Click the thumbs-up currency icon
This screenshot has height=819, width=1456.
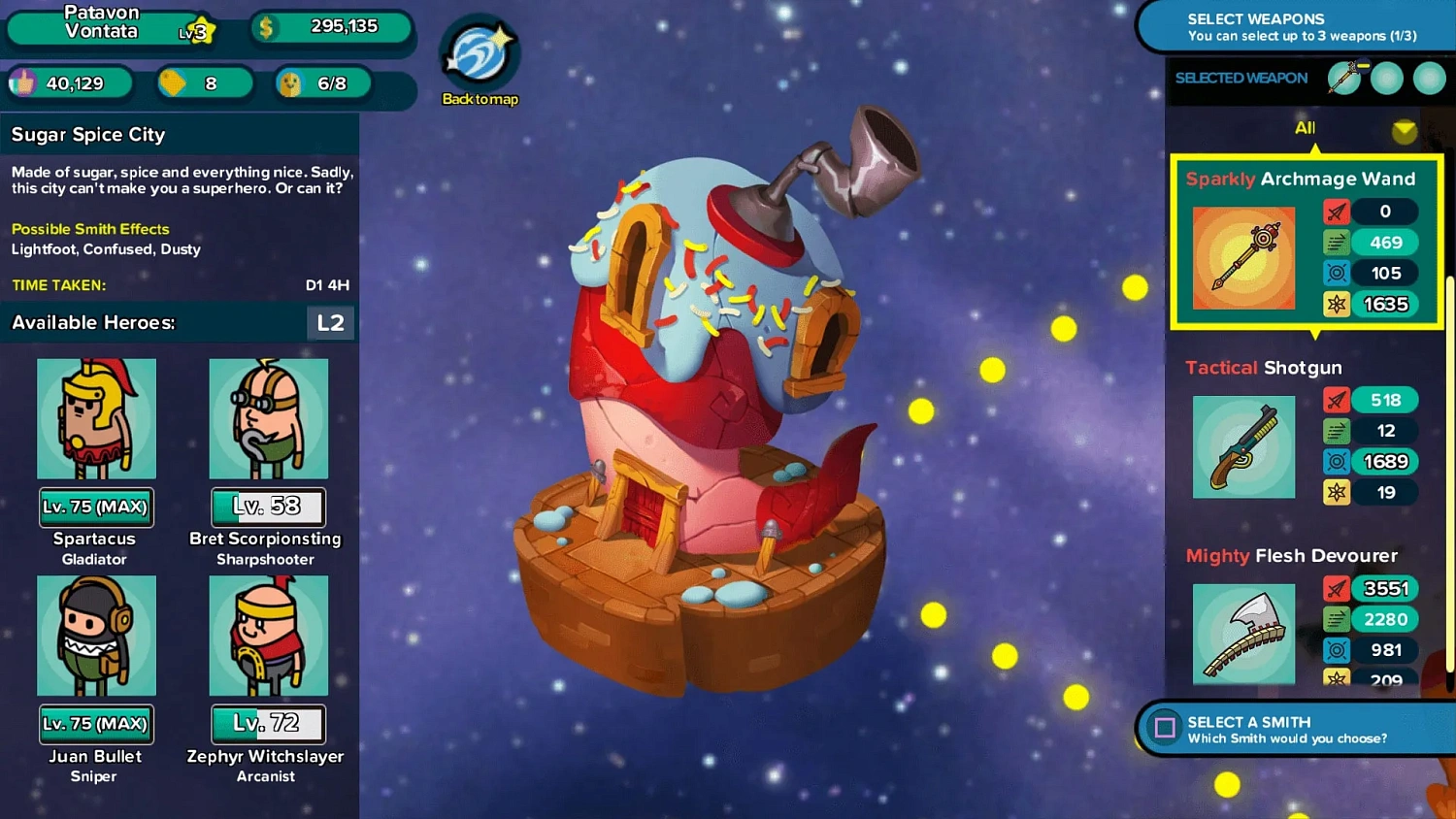point(27,83)
